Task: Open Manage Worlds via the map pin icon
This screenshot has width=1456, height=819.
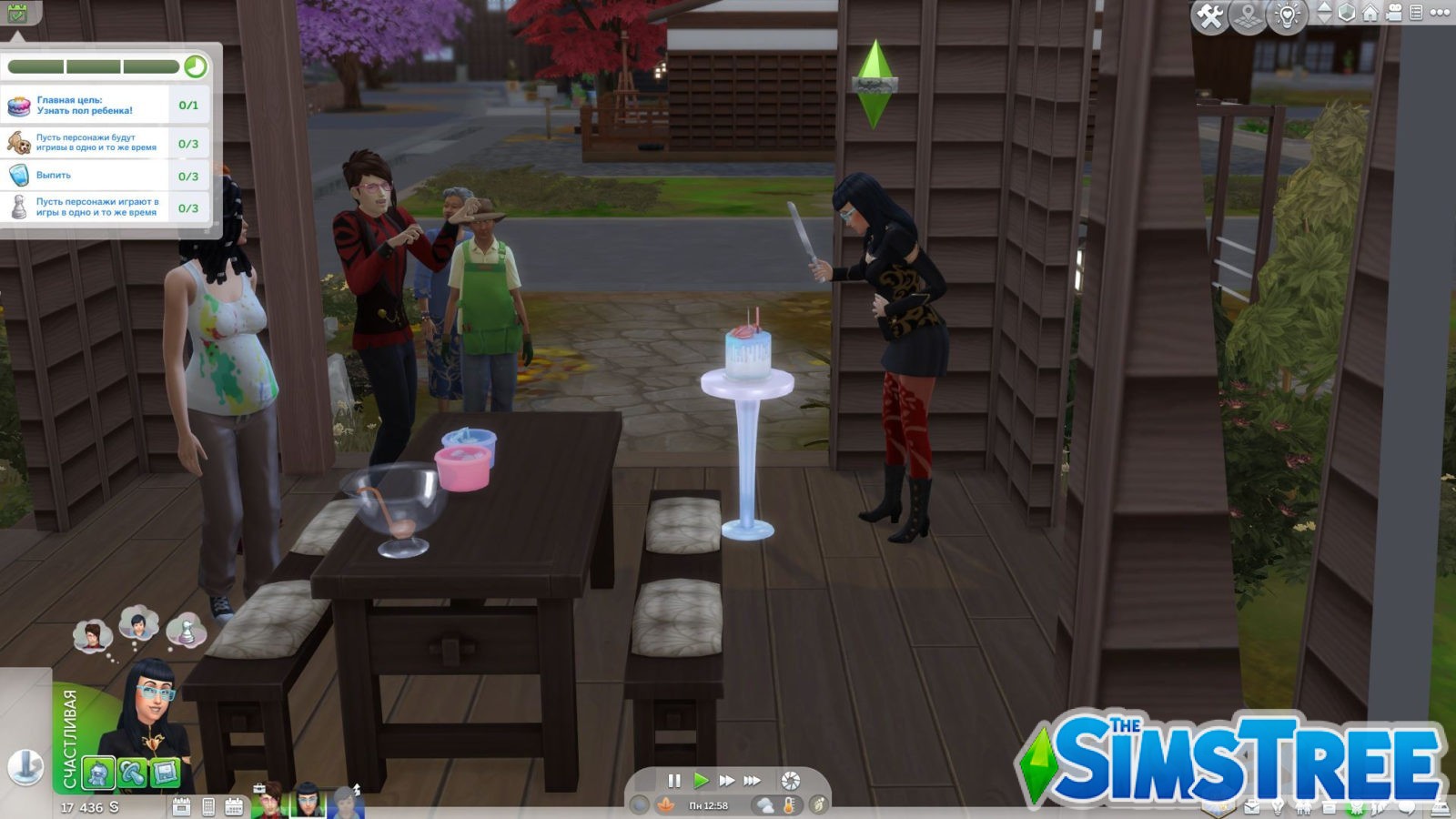Action: pos(1248,13)
